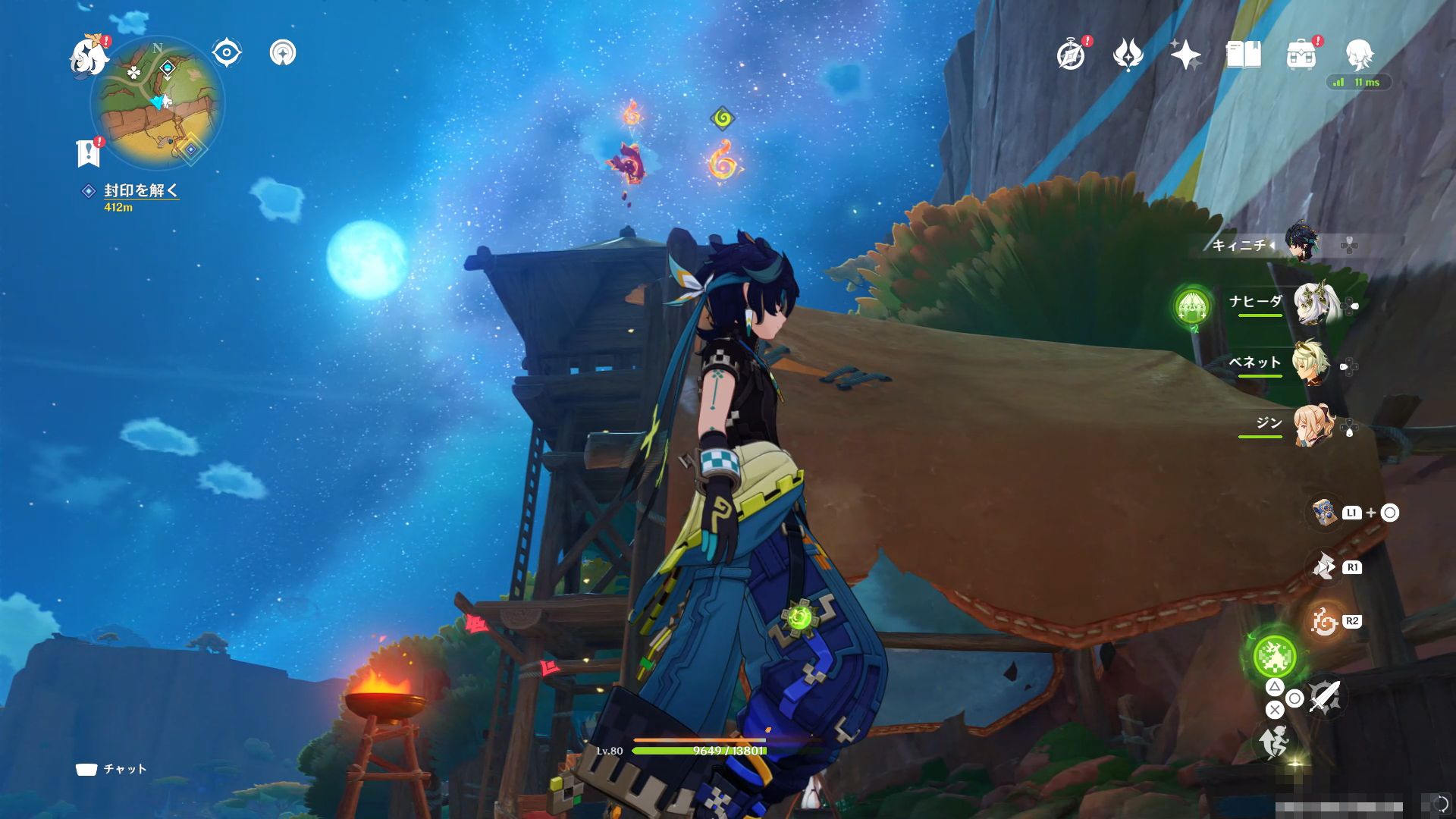1456x819 pixels.
Task: Open the adventurer handbook book icon
Action: point(1243,55)
